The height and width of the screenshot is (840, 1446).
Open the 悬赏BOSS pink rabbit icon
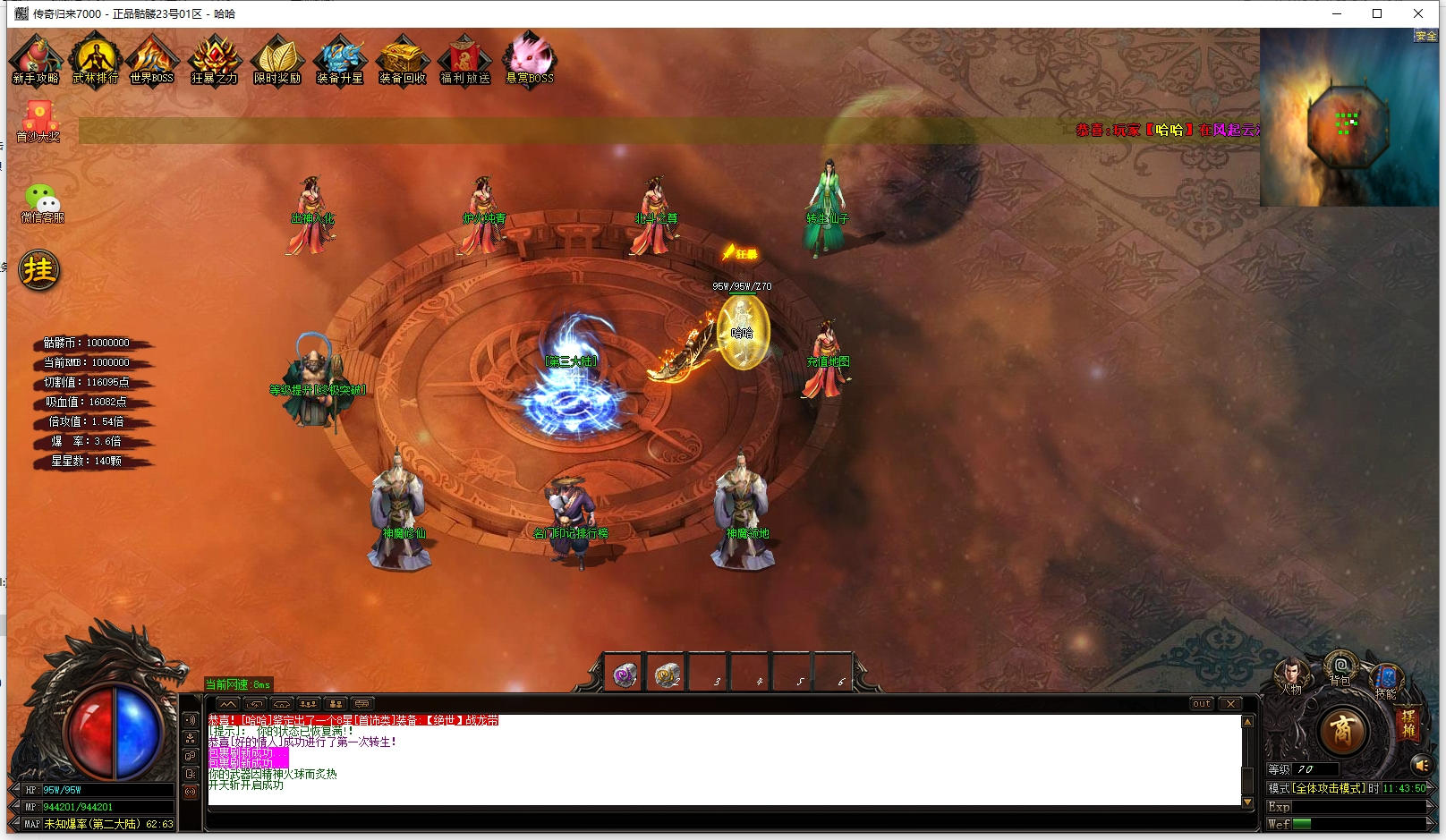530,59
